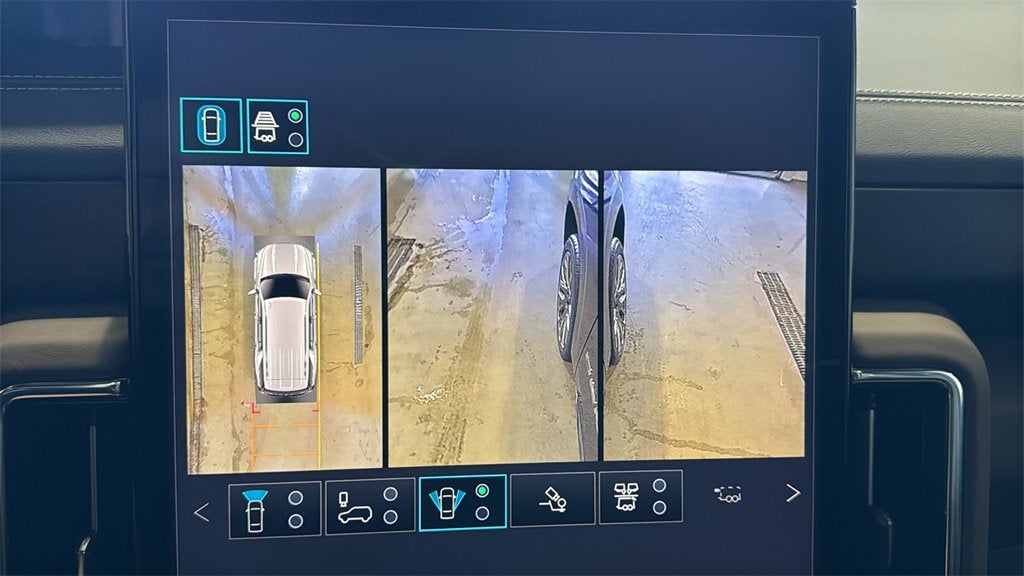Tap the dashed trailer outline icon
Viewport: 1024px width, 576px height.
pos(728,493)
